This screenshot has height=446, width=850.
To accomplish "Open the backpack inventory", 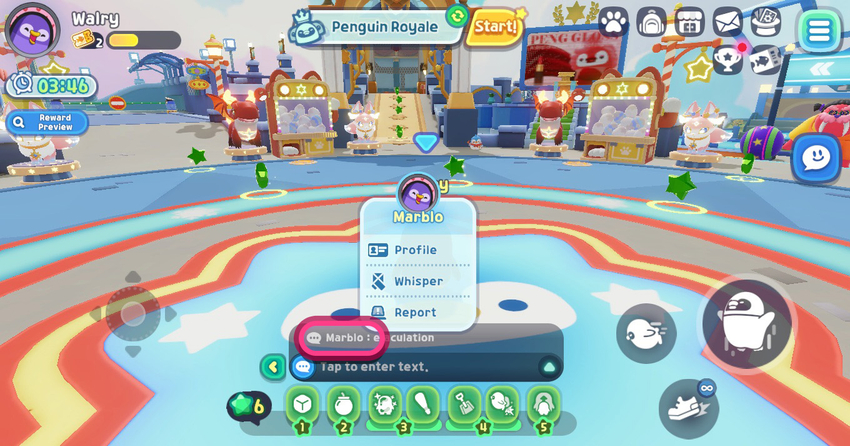I will tap(651, 21).
